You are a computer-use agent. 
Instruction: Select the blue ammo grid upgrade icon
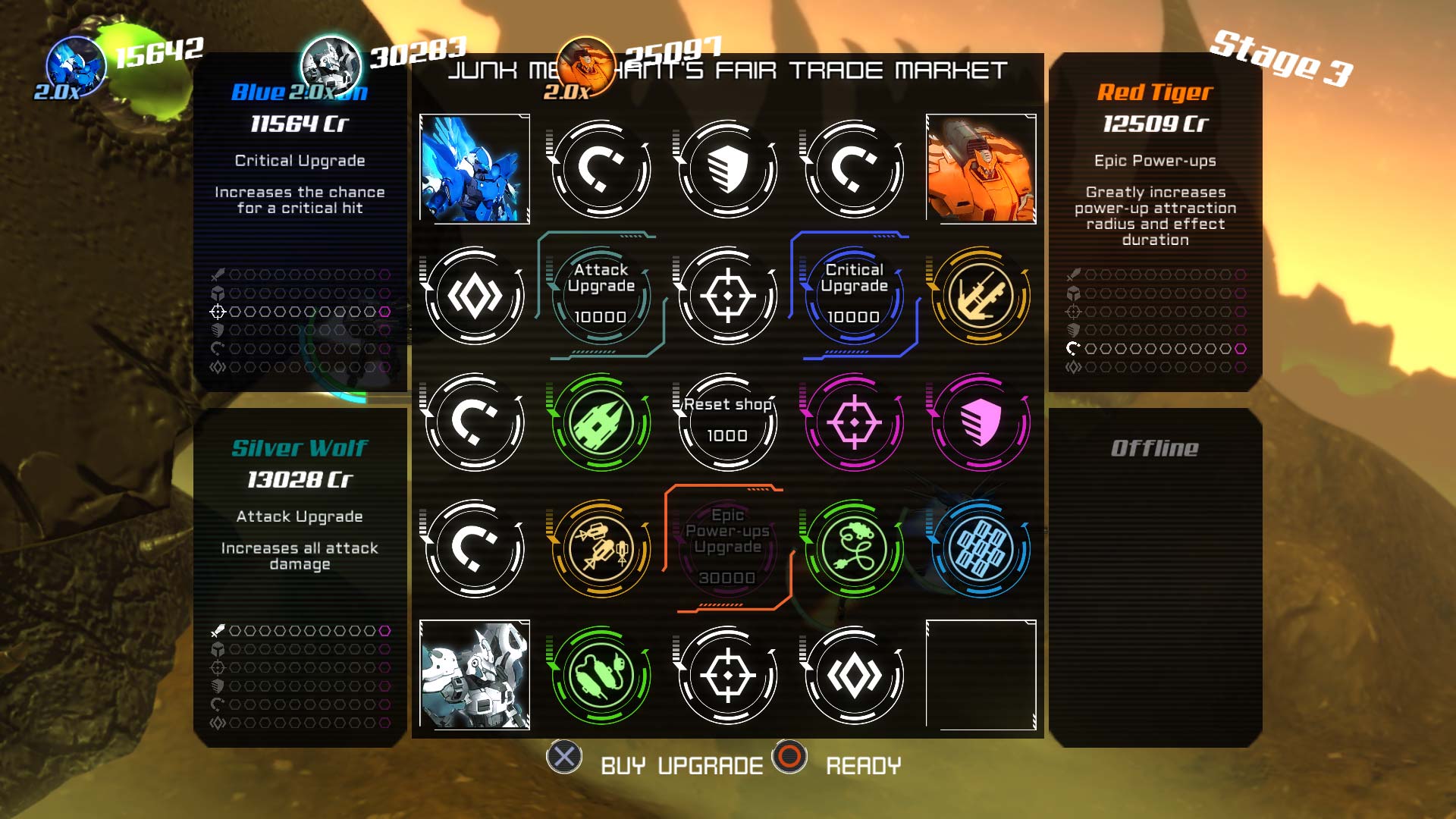coord(981,550)
